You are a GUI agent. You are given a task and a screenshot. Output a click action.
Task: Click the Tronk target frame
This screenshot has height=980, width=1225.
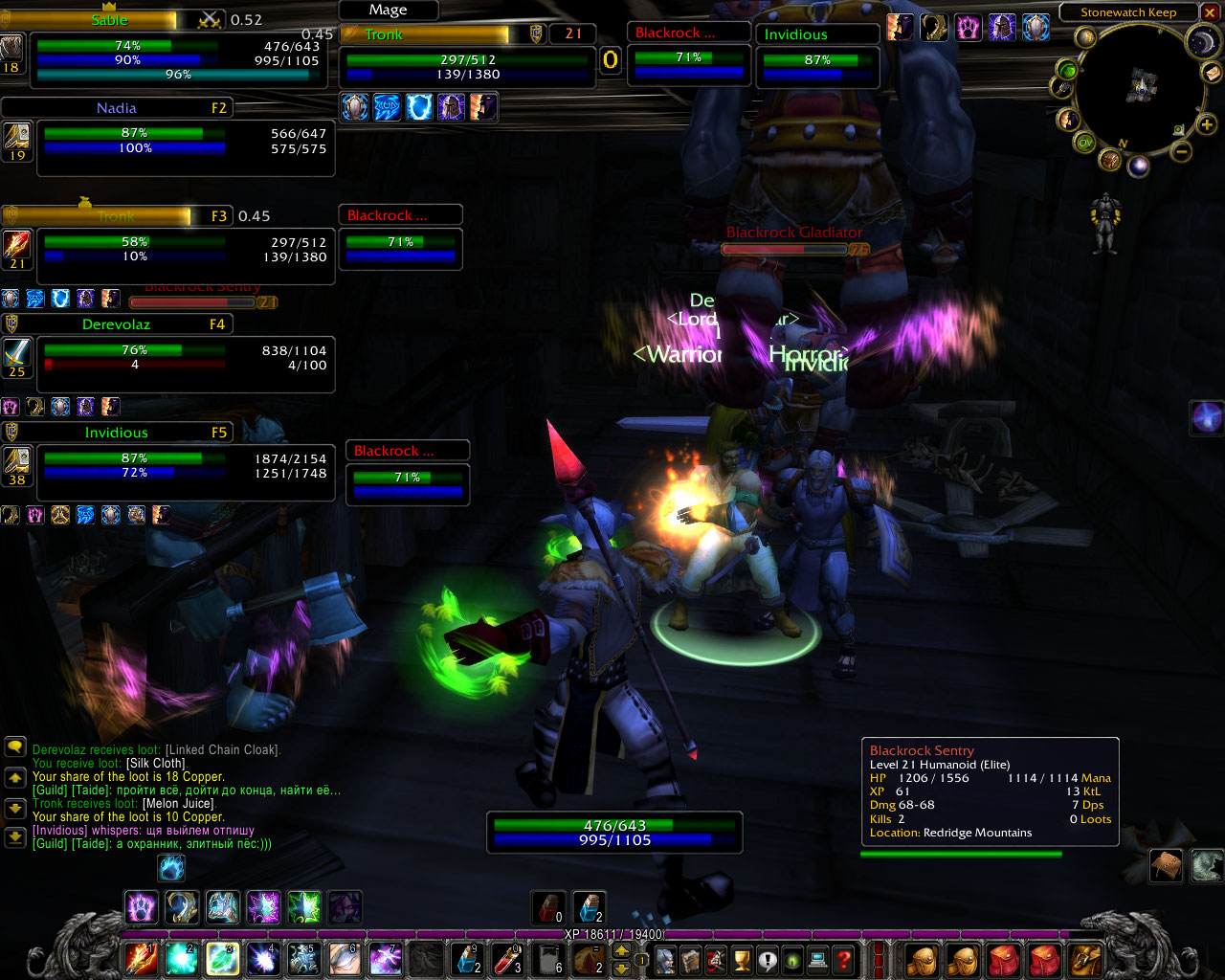tap(467, 57)
